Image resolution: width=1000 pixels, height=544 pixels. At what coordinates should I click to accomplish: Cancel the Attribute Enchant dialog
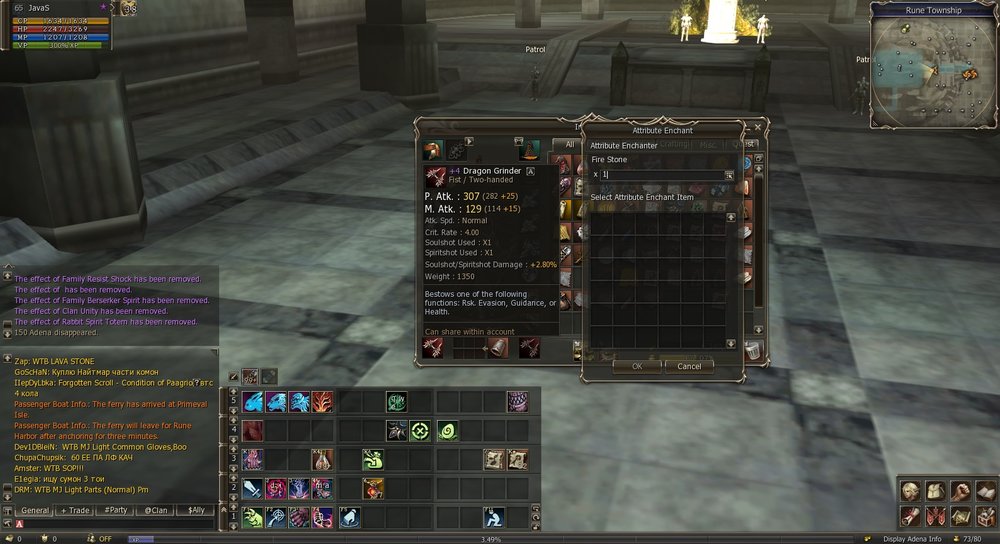(x=689, y=366)
